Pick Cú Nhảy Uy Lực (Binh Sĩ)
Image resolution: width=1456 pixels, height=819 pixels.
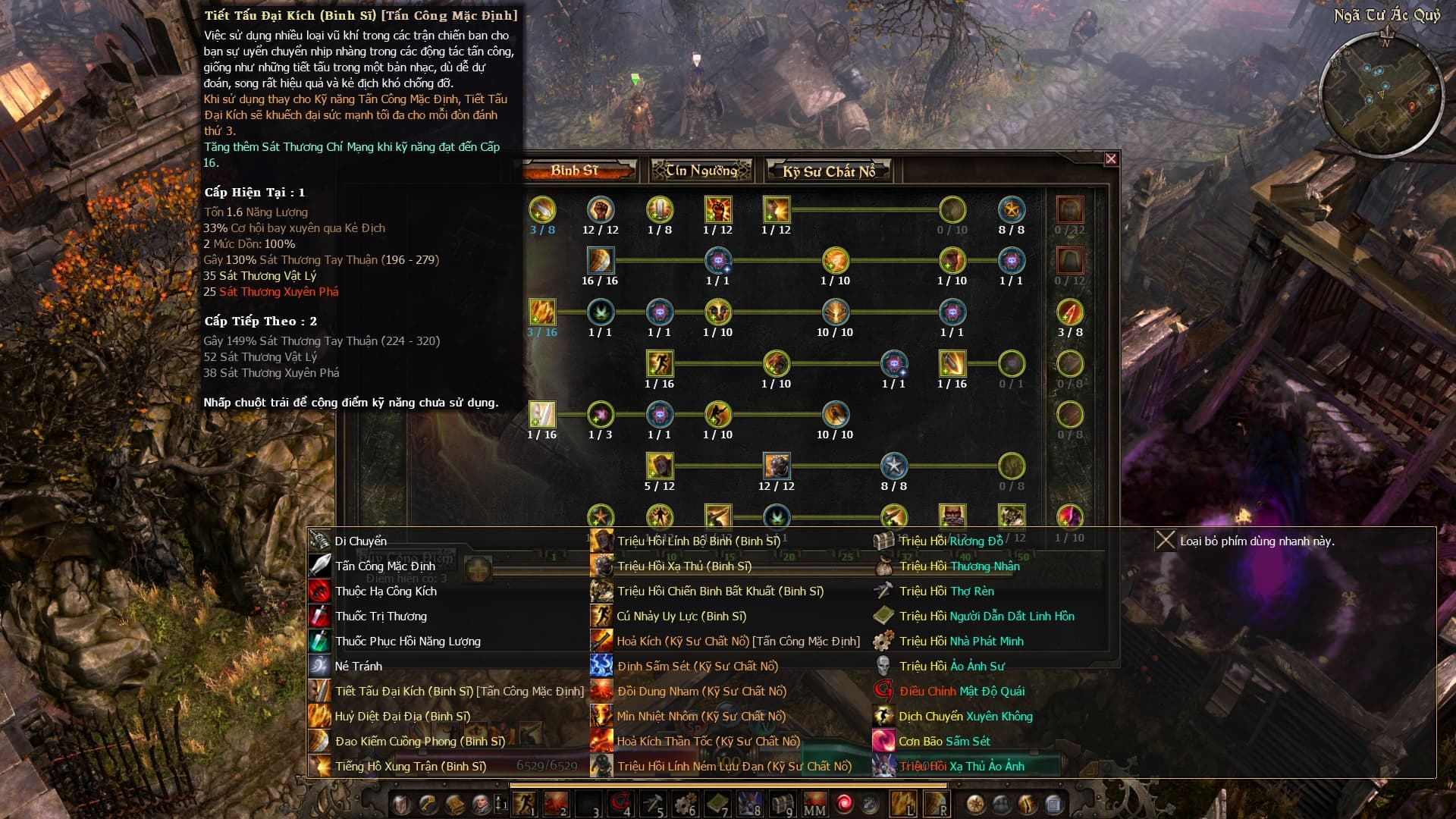(x=681, y=617)
